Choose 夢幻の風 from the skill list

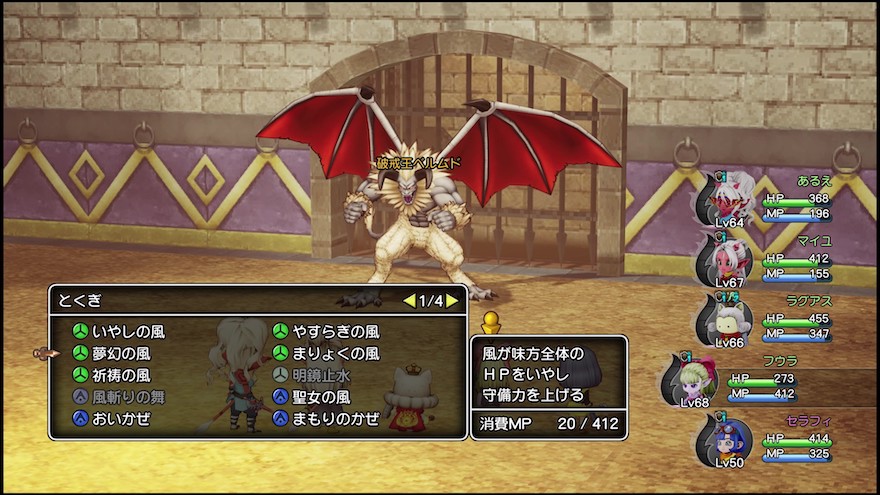(121, 353)
